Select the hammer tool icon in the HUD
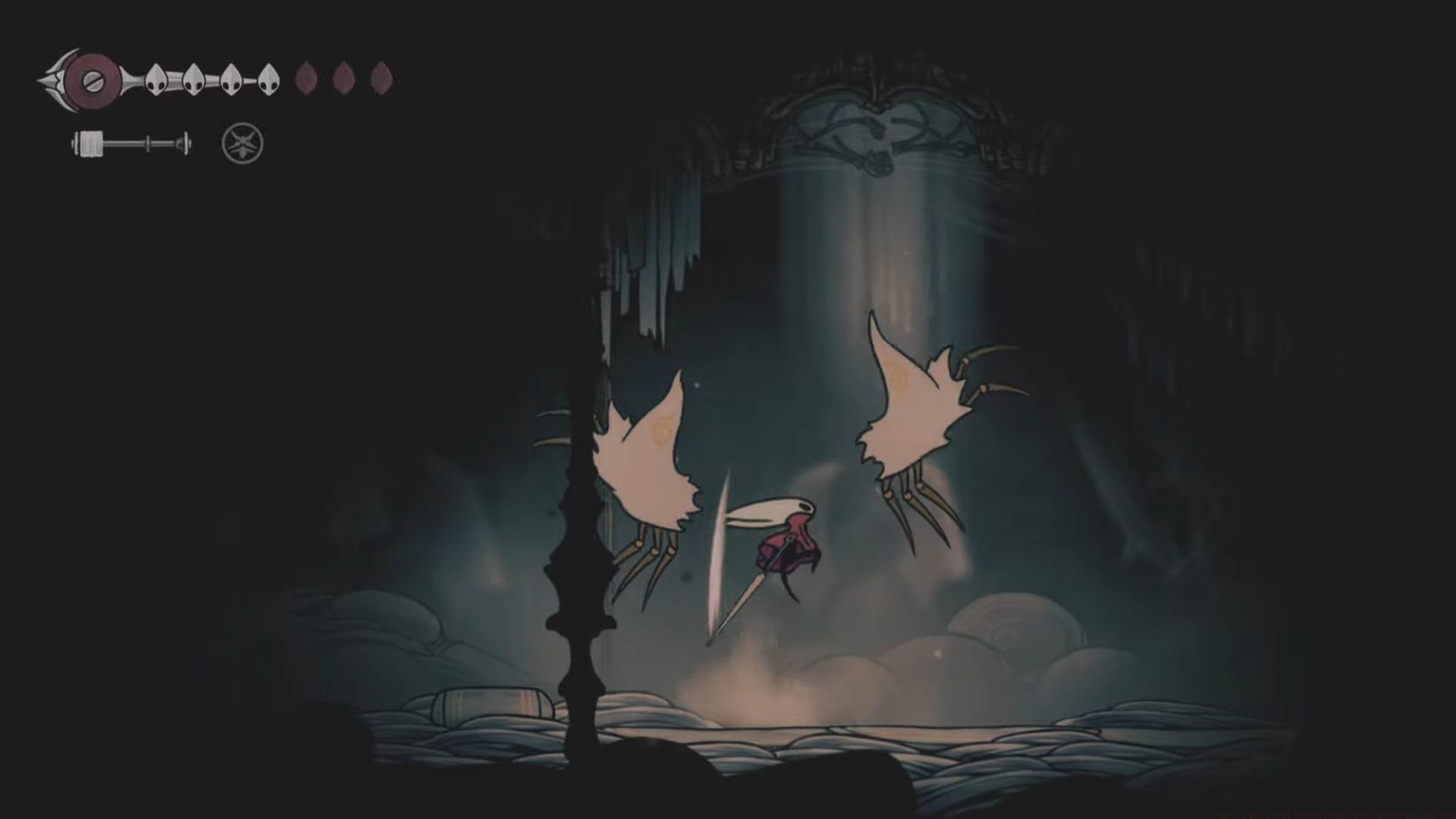 coord(129,142)
